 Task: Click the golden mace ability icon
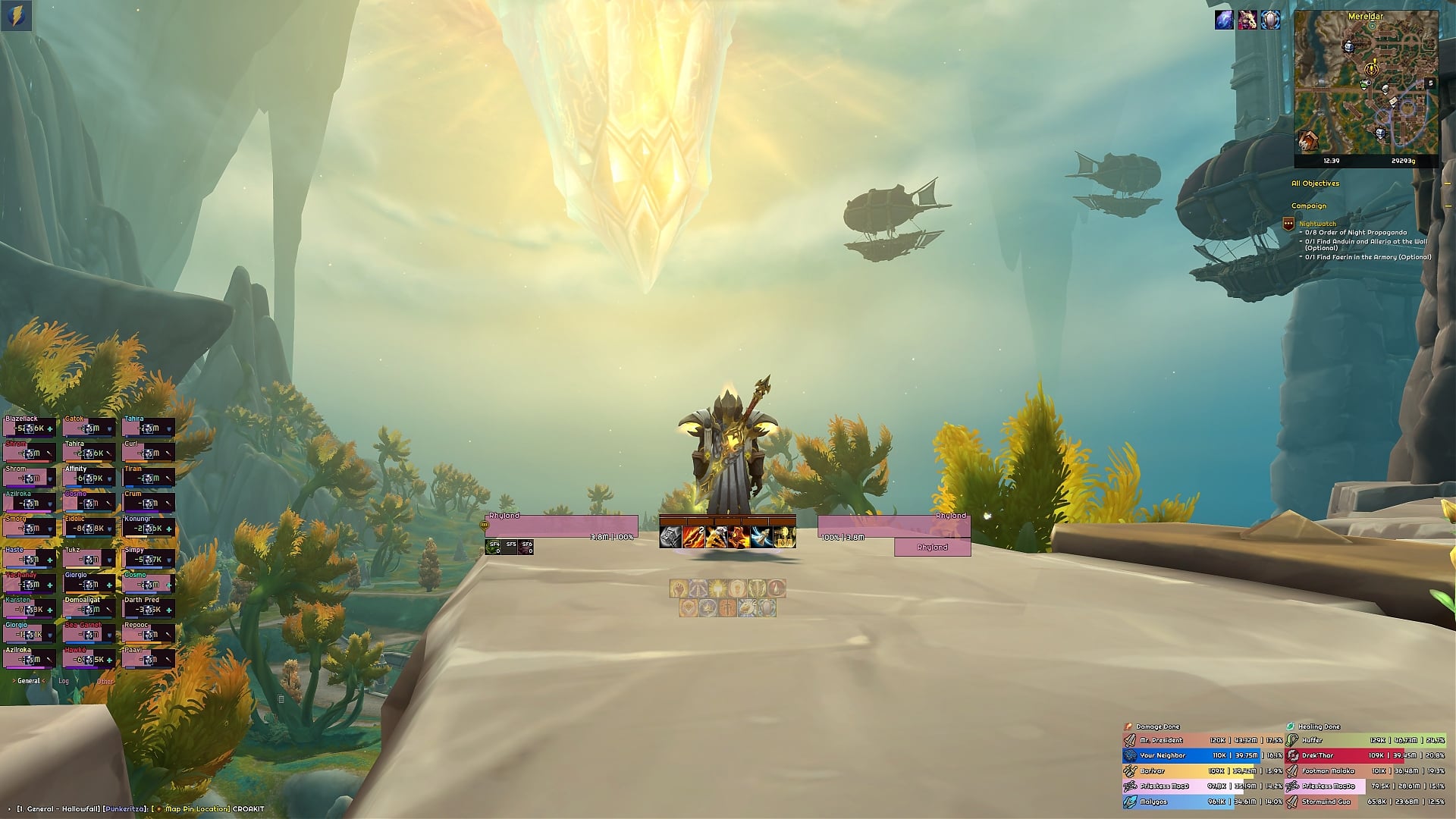coord(784,537)
